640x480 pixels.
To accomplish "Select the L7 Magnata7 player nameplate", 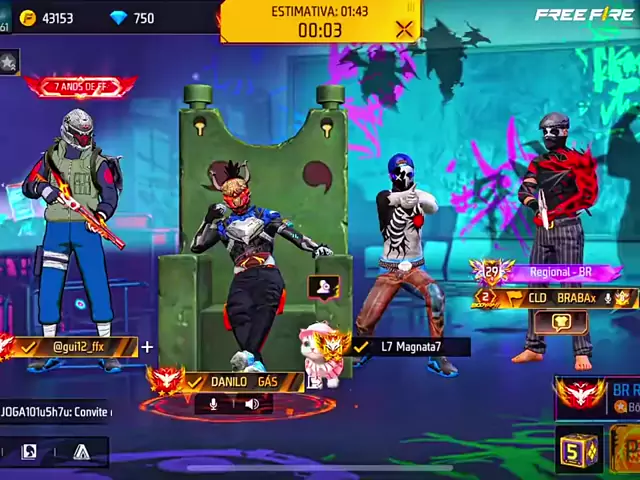I will (410, 347).
